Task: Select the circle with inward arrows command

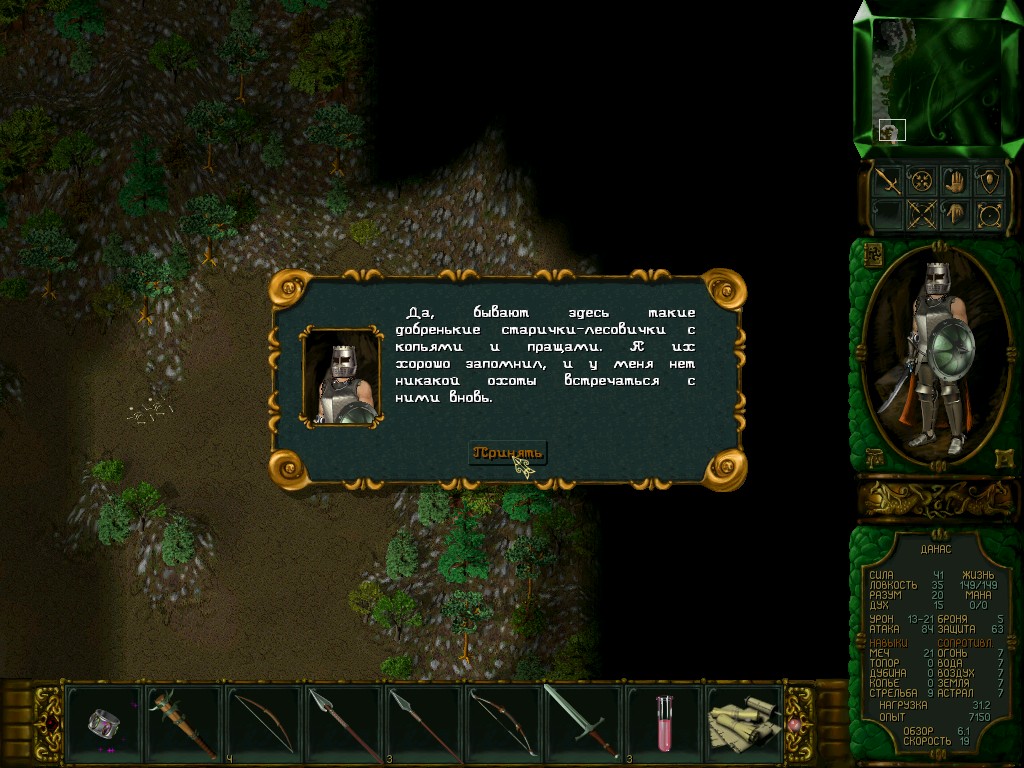Action: pos(921,181)
